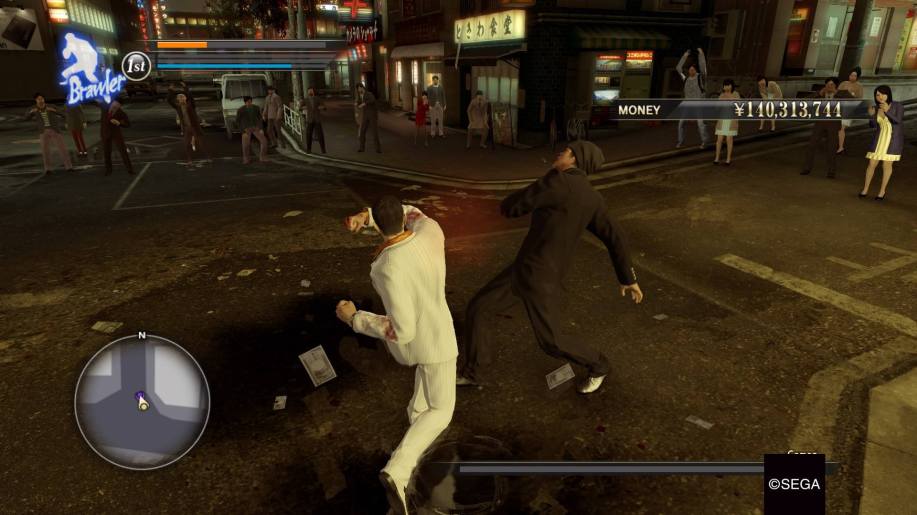Image resolution: width=917 pixels, height=515 pixels.
Task: Click the circular minimap
Action: click(x=141, y=401)
